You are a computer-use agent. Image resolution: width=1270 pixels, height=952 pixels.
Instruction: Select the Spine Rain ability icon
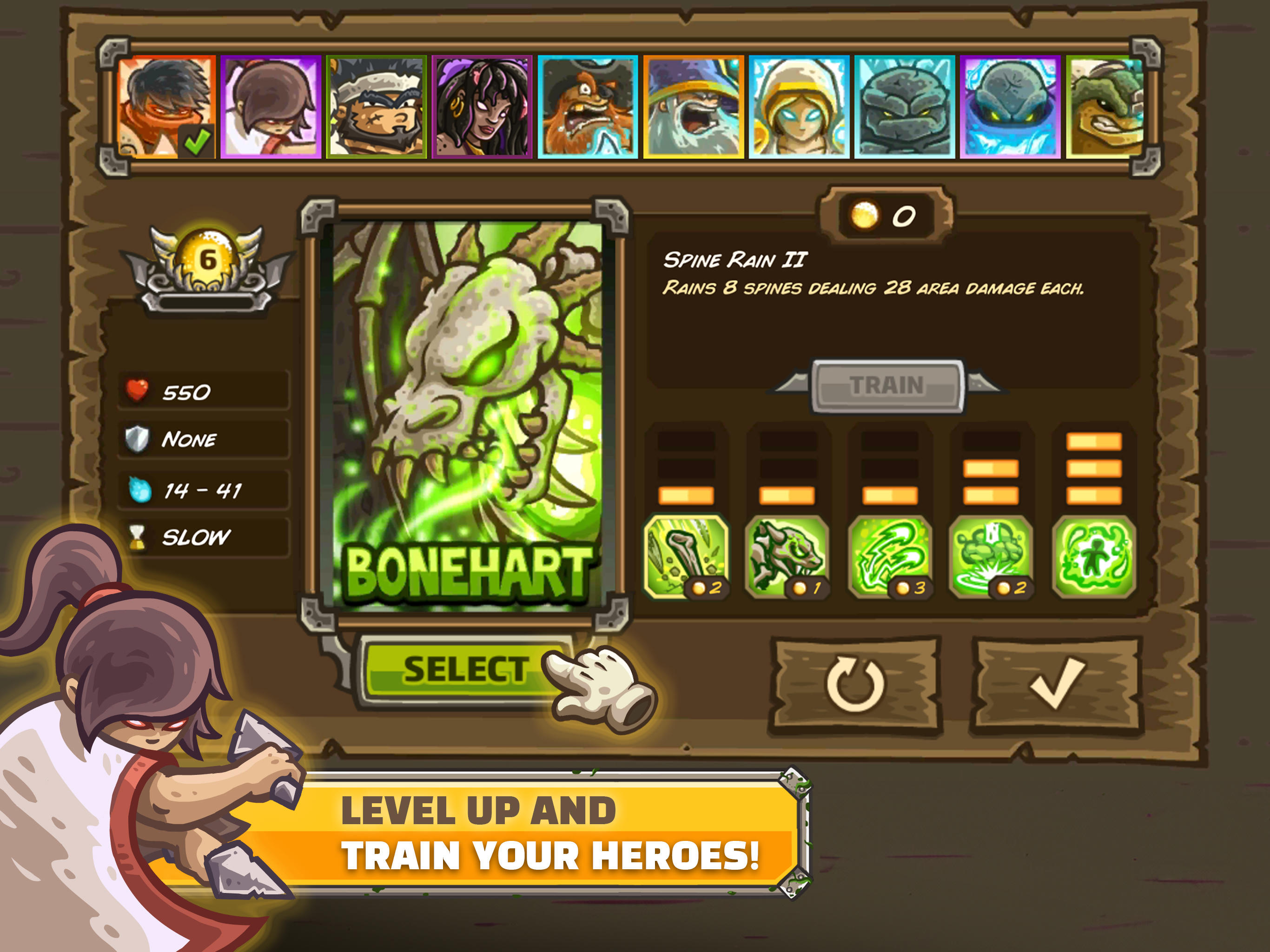pyautogui.click(x=686, y=554)
